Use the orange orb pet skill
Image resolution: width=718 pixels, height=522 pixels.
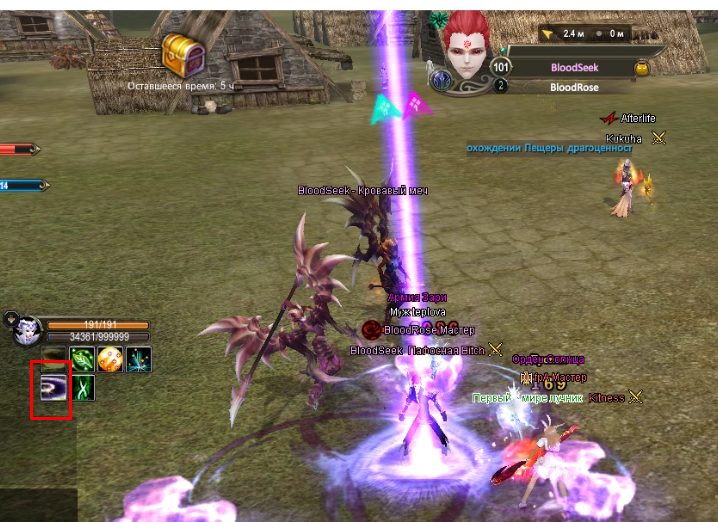tap(110, 359)
